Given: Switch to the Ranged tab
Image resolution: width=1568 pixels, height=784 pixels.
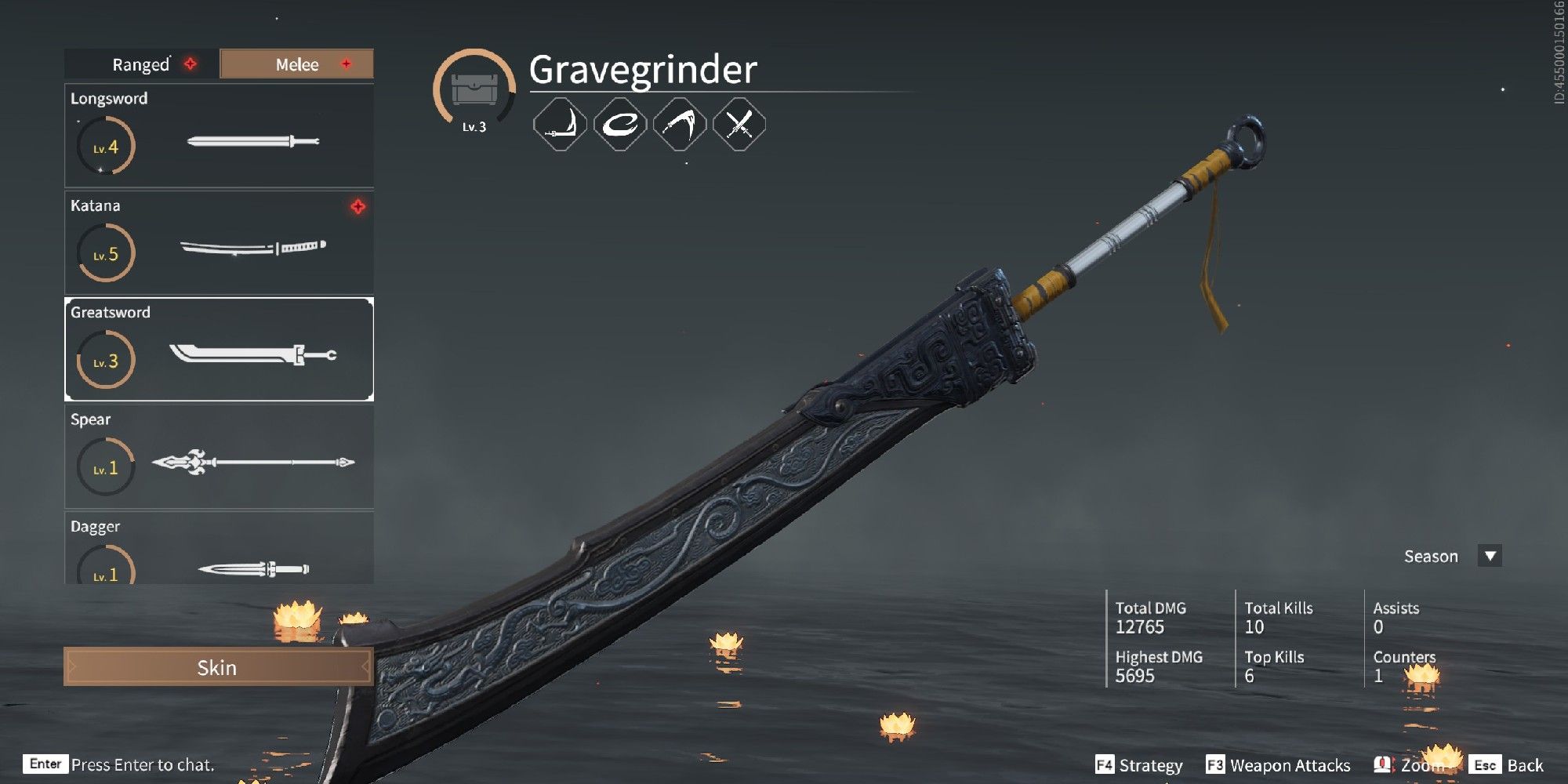Looking at the screenshot, I should [x=140, y=64].
